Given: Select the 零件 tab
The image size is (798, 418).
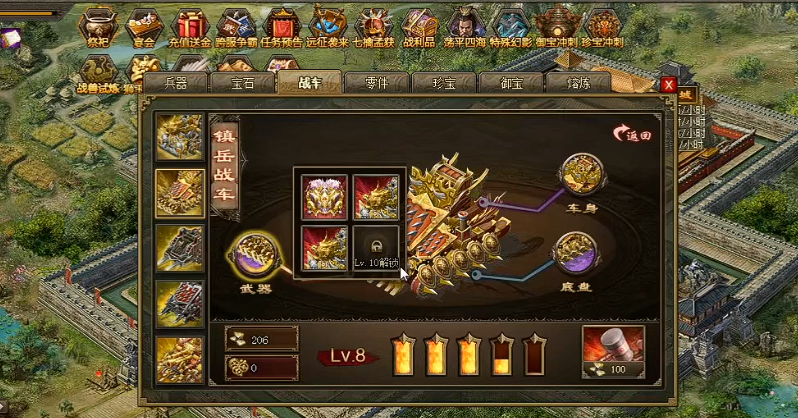Looking at the screenshot, I should [375, 84].
